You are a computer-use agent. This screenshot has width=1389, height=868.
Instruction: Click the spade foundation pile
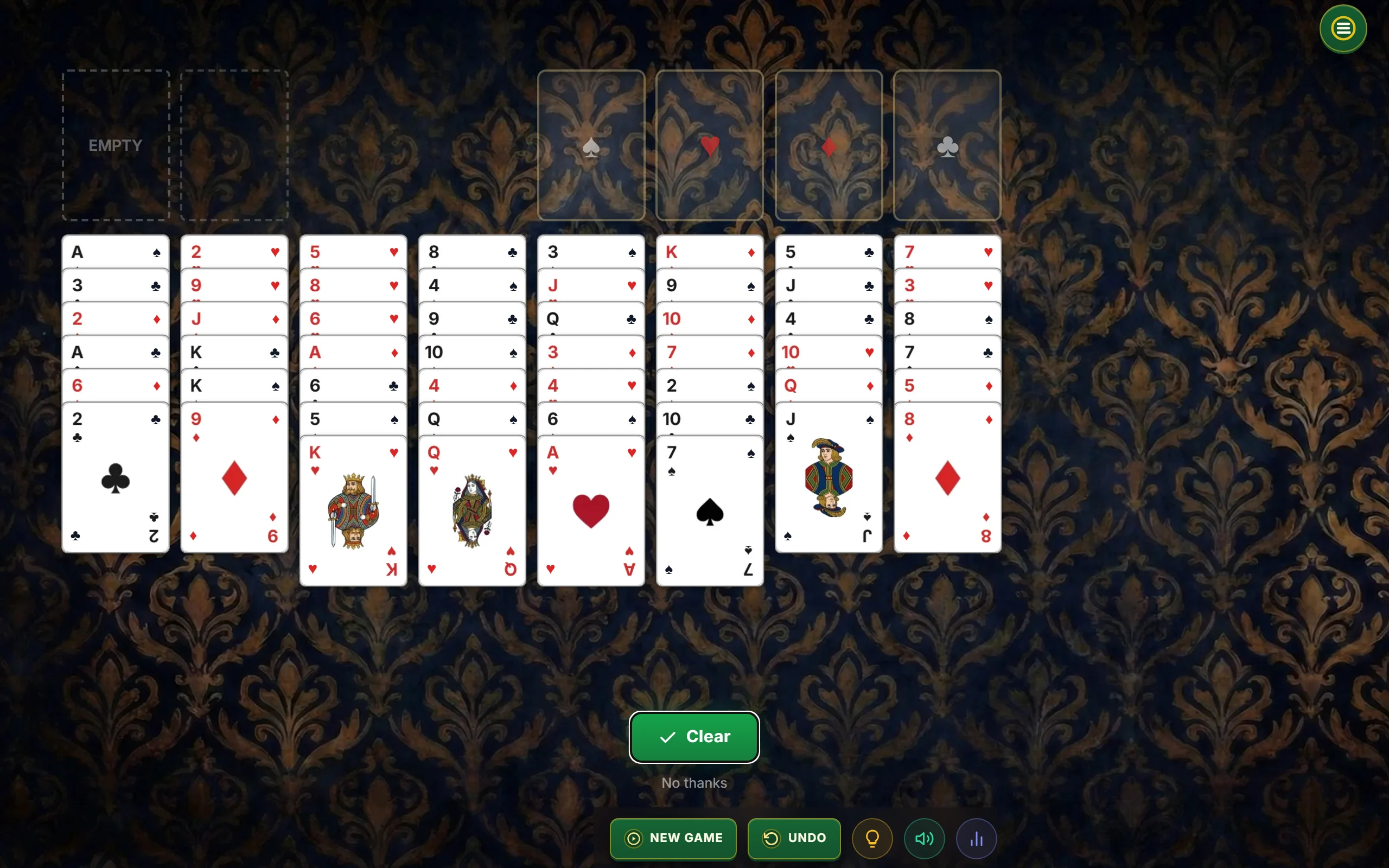[x=591, y=145]
